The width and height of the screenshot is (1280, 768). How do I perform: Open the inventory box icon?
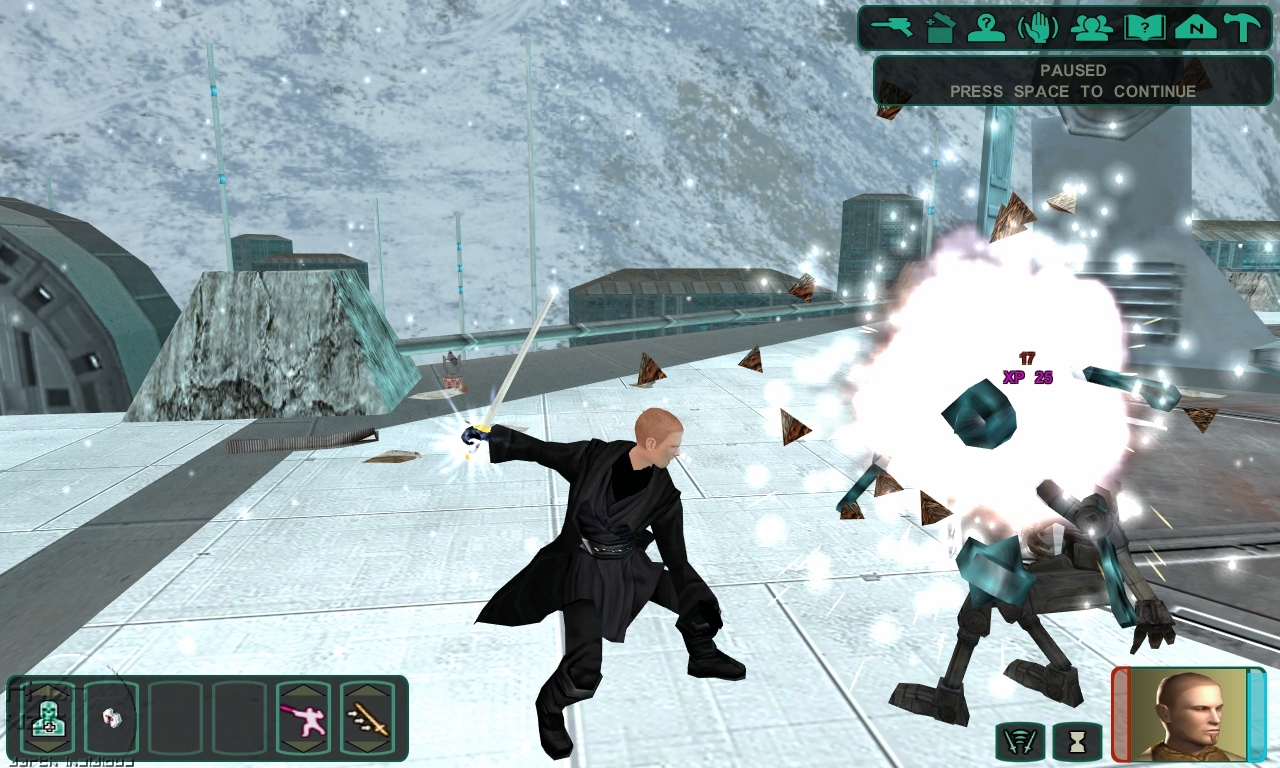(x=940, y=27)
